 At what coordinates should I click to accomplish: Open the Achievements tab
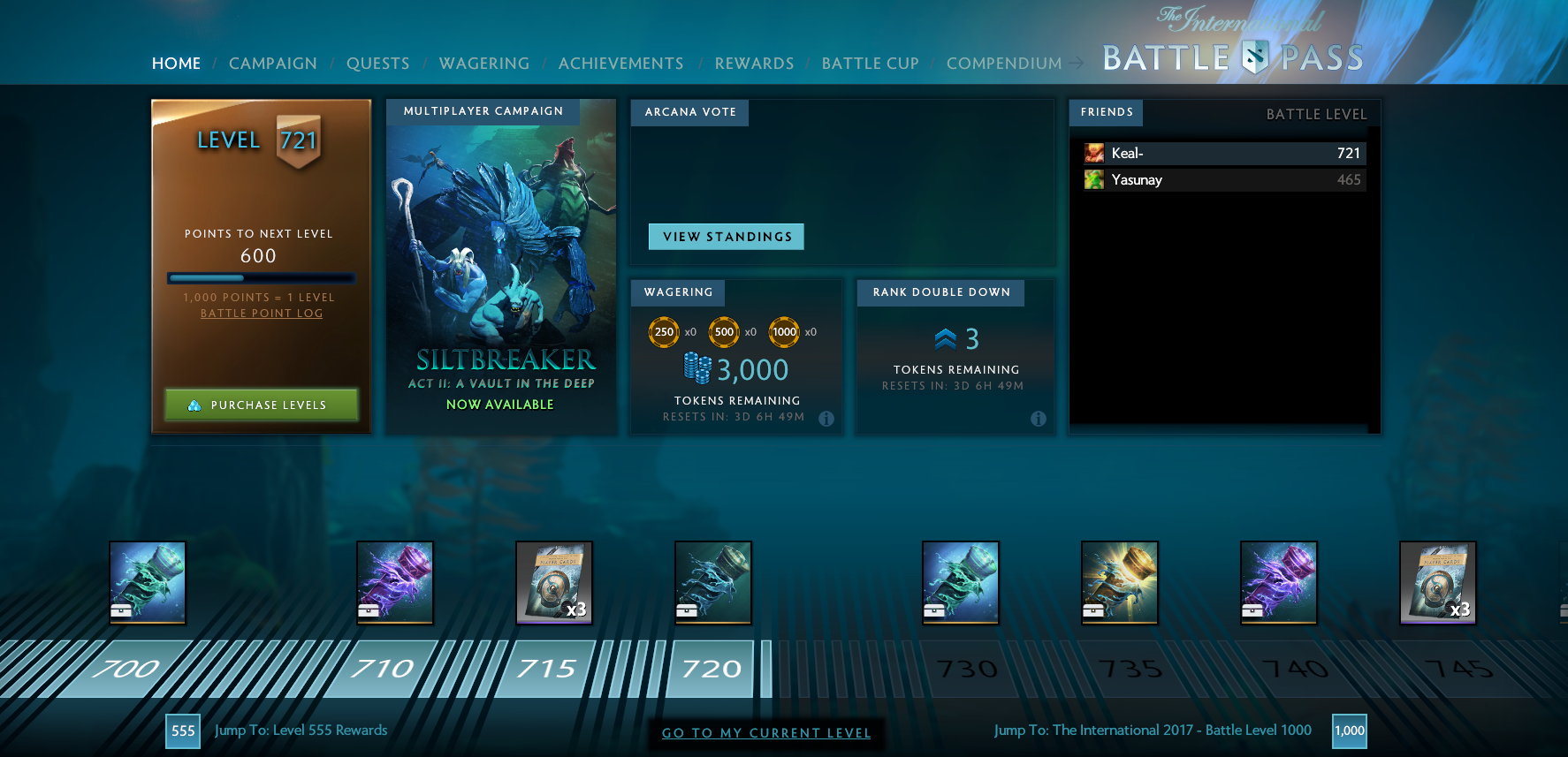(620, 63)
